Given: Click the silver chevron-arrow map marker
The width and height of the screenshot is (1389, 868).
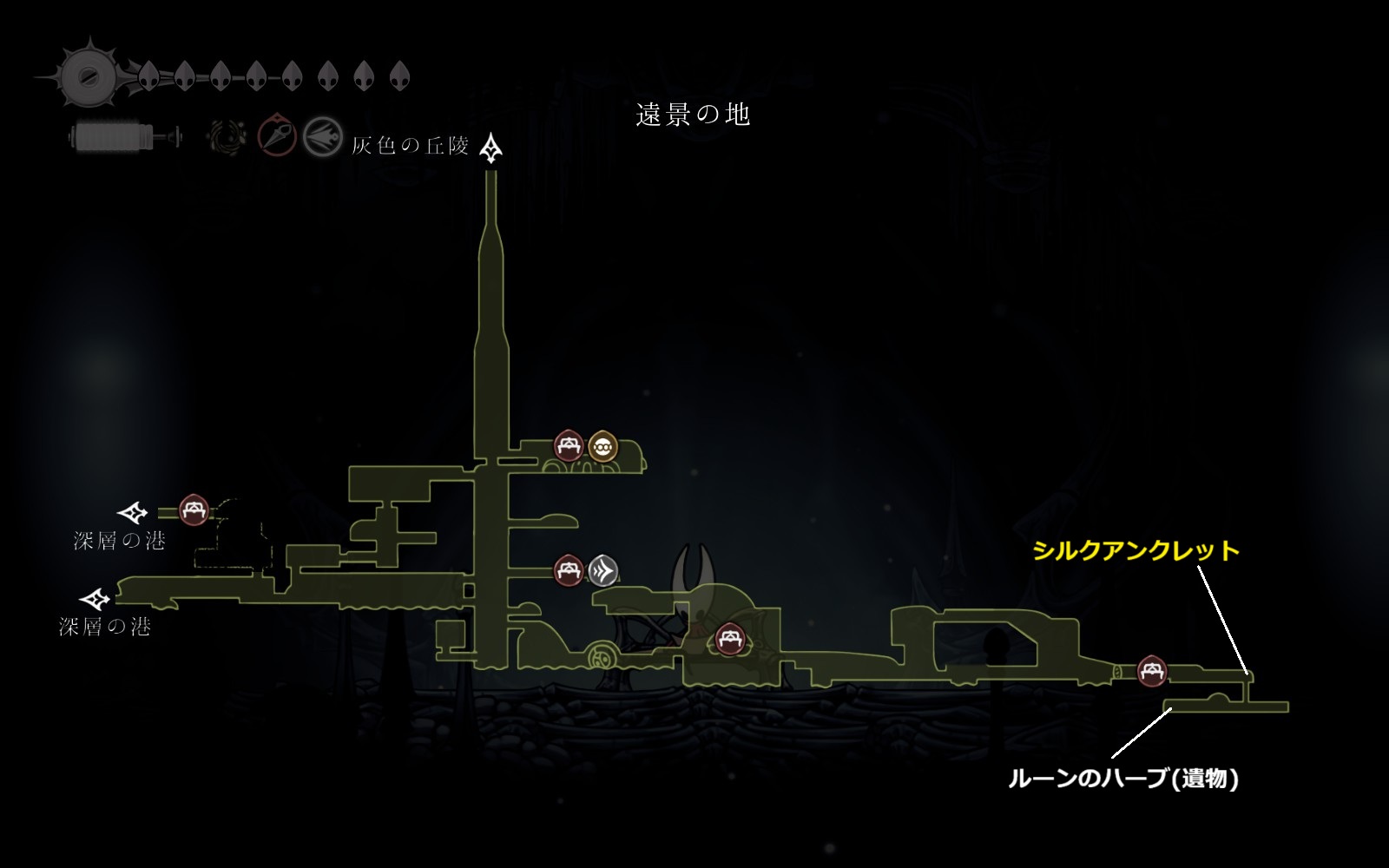Looking at the screenshot, I should (602, 570).
